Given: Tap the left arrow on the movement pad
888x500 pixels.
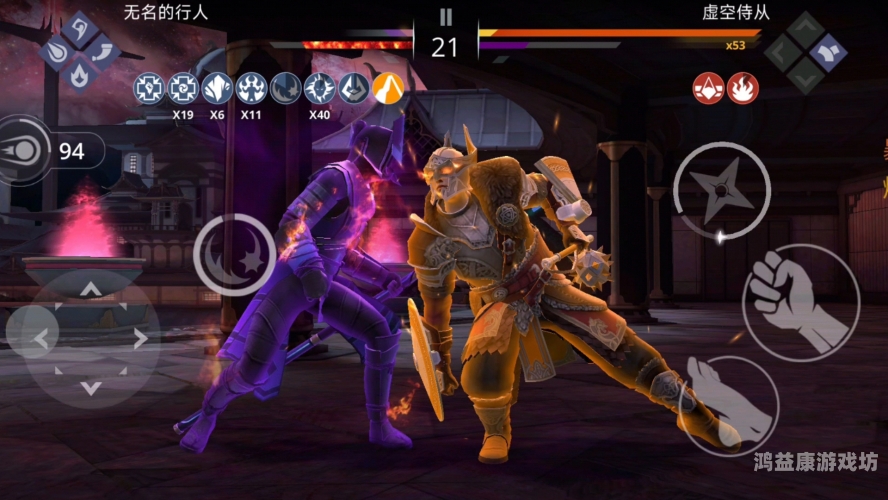Looking at the screenshot, I should (x=40, y=339).
